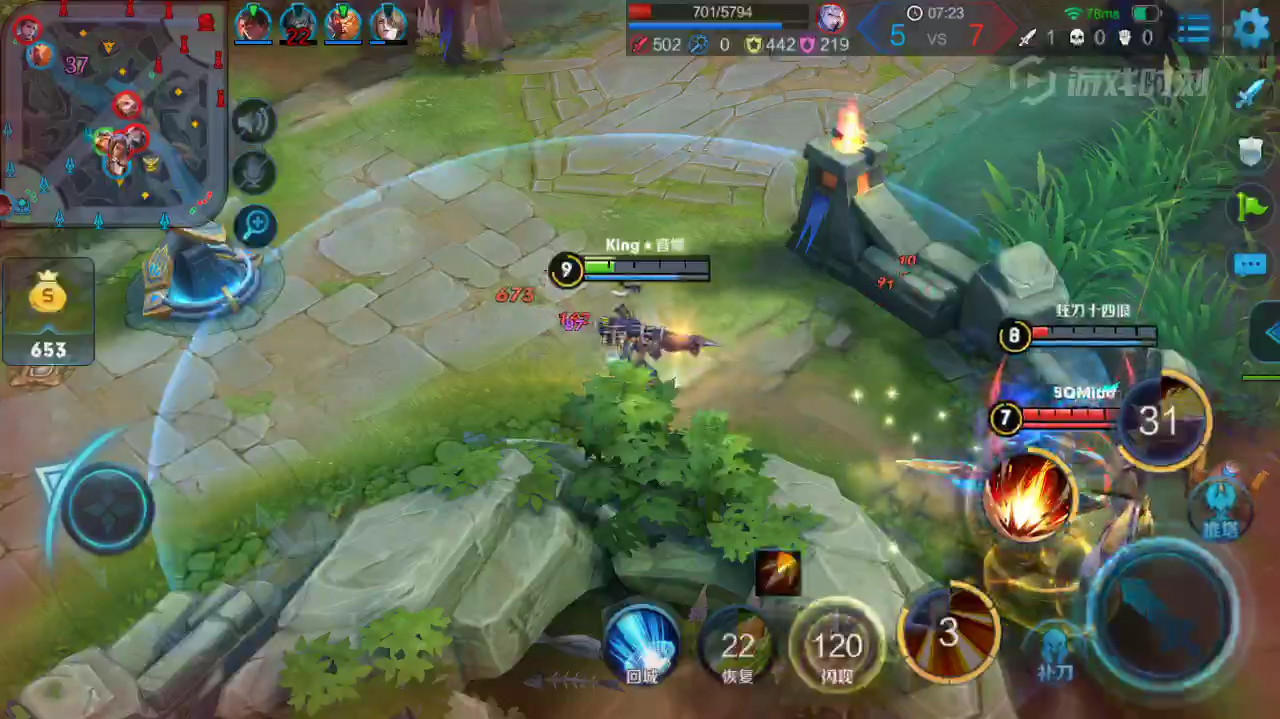Open the chat message bubble

[1250, 265]
